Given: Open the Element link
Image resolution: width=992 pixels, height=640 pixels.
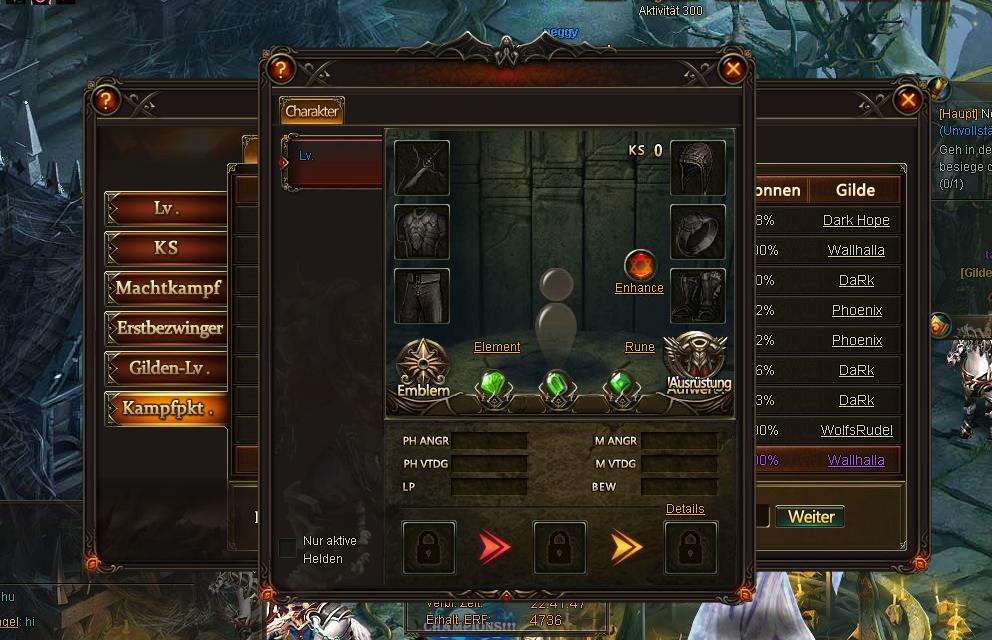Looking at the screenshot, I should pyautogui.click(x=497, y=347).
